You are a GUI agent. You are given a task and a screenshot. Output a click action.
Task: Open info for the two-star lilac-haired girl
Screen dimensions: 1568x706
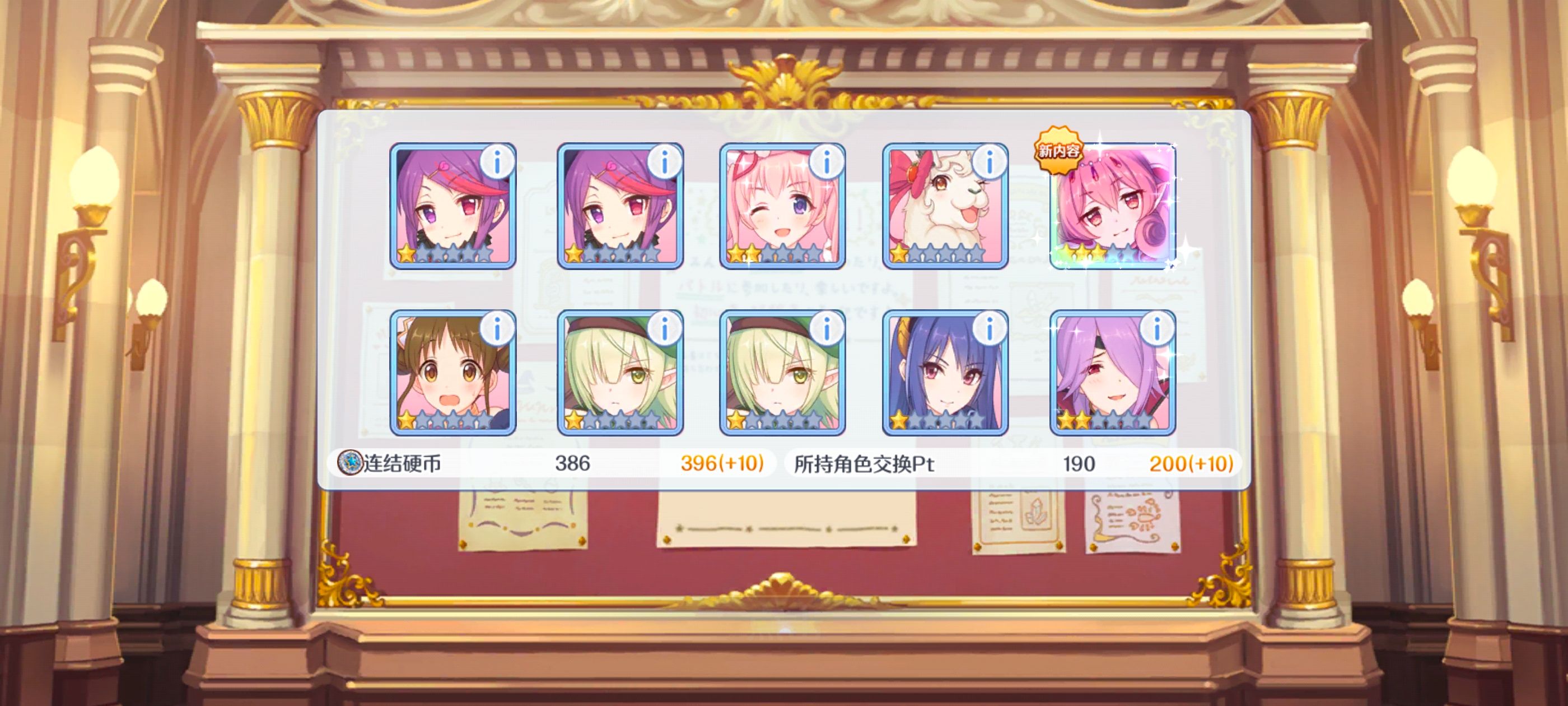1156,329
